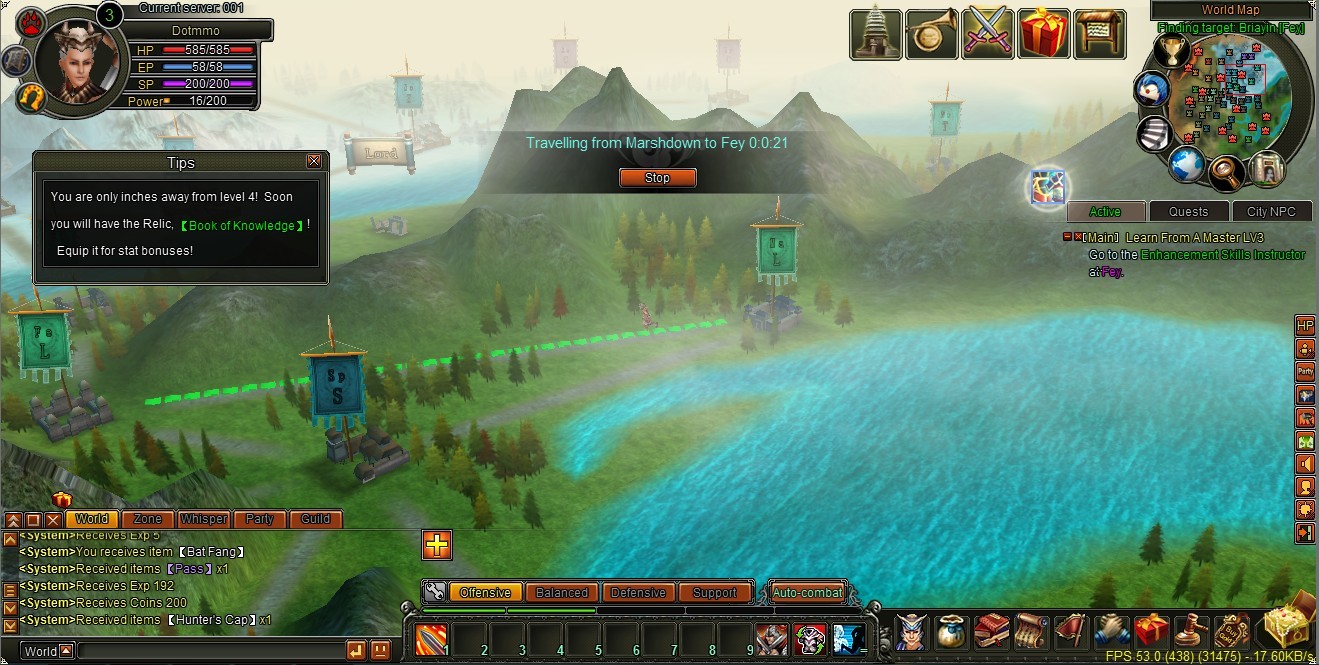Select the Zone chat tab
The width and height of the screenshot is (1319, 665).
pos(148,519)
